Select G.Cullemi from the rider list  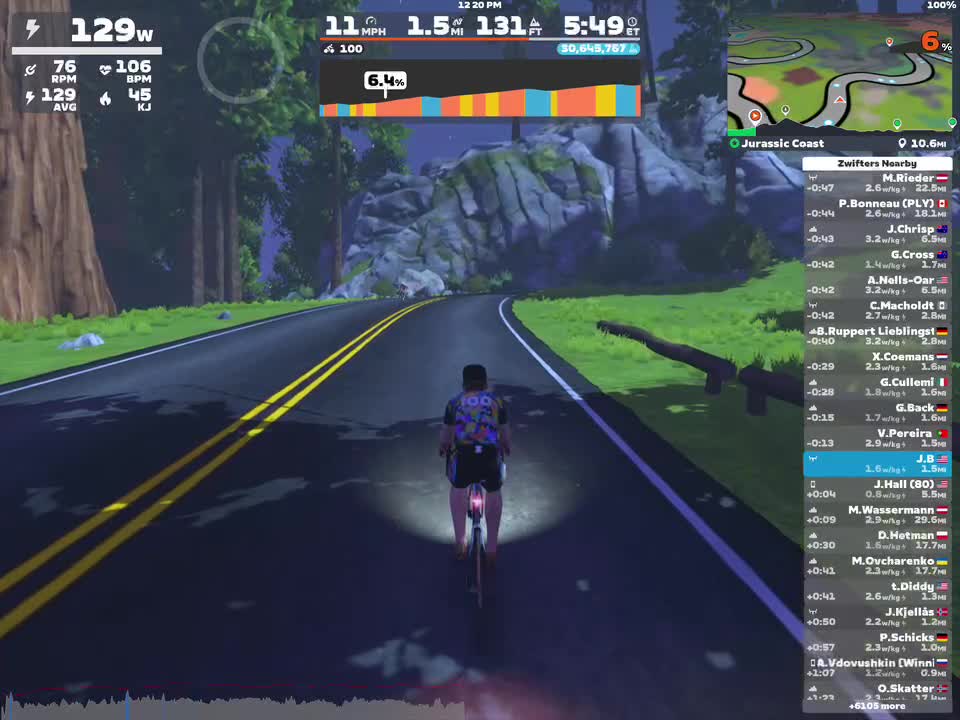point(877,387)
